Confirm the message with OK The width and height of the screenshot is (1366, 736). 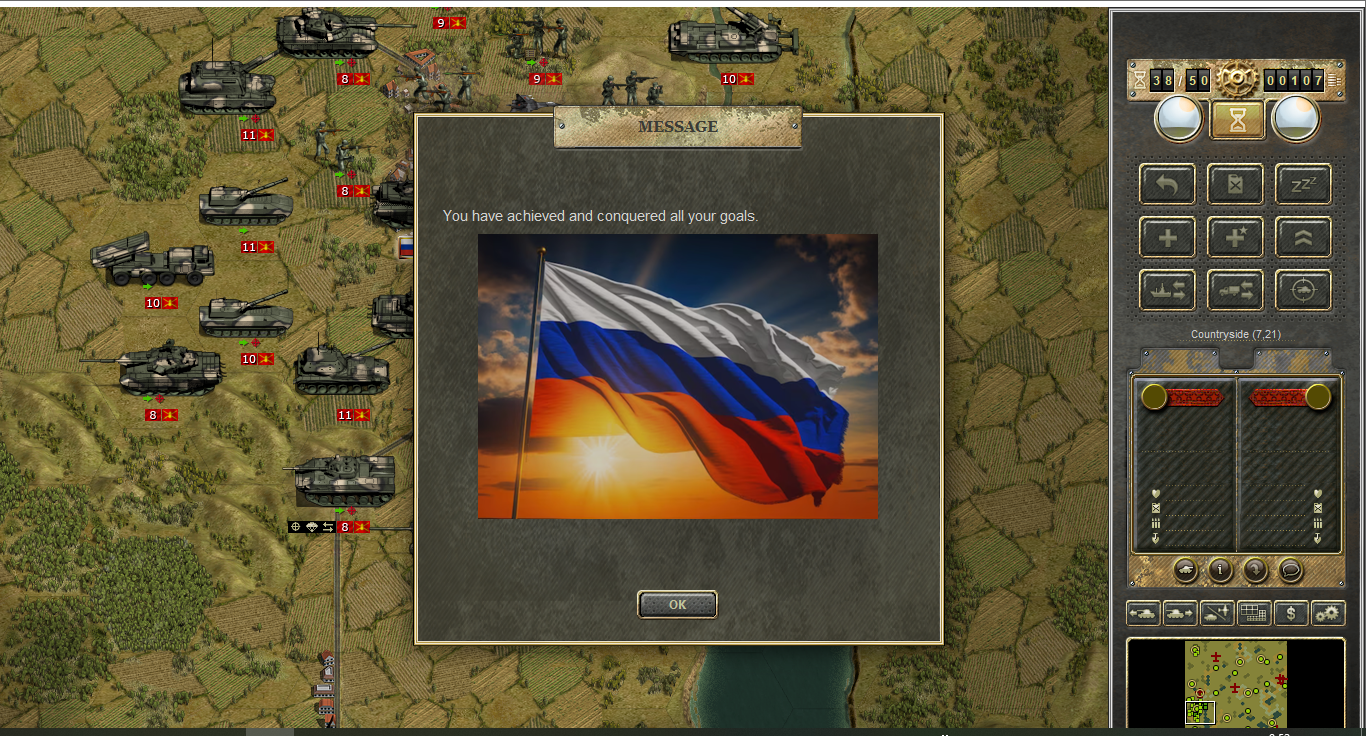(677, 604)
